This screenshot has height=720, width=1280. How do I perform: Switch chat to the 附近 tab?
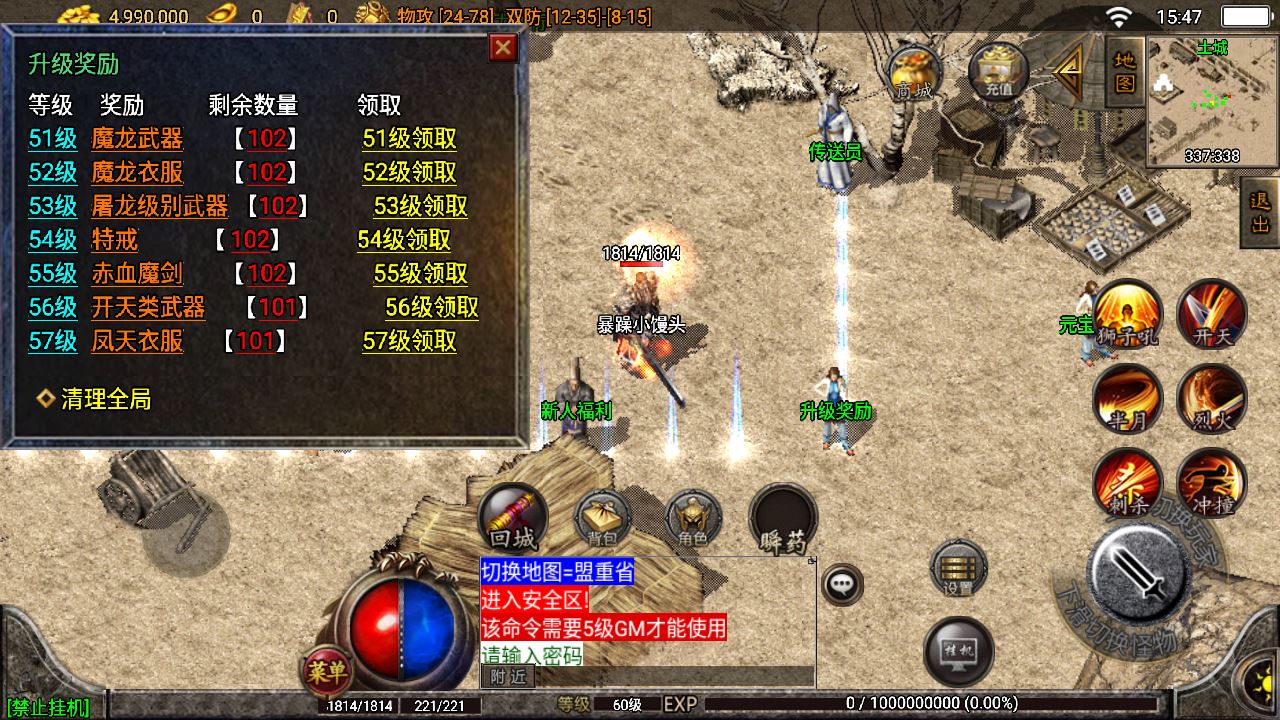(508, 677)
